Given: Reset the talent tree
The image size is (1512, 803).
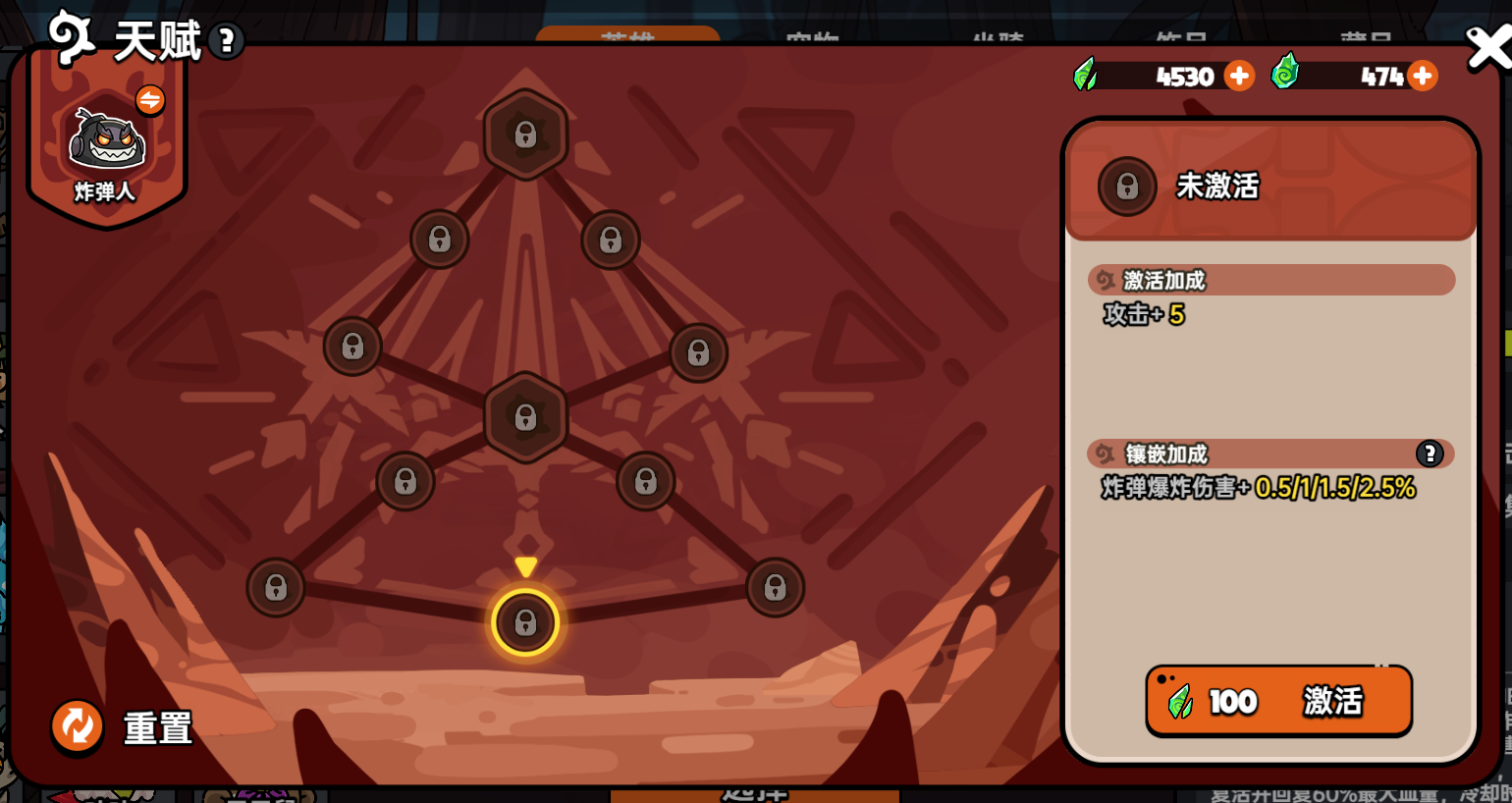Looking at the screenshot, I should point(78,727).
